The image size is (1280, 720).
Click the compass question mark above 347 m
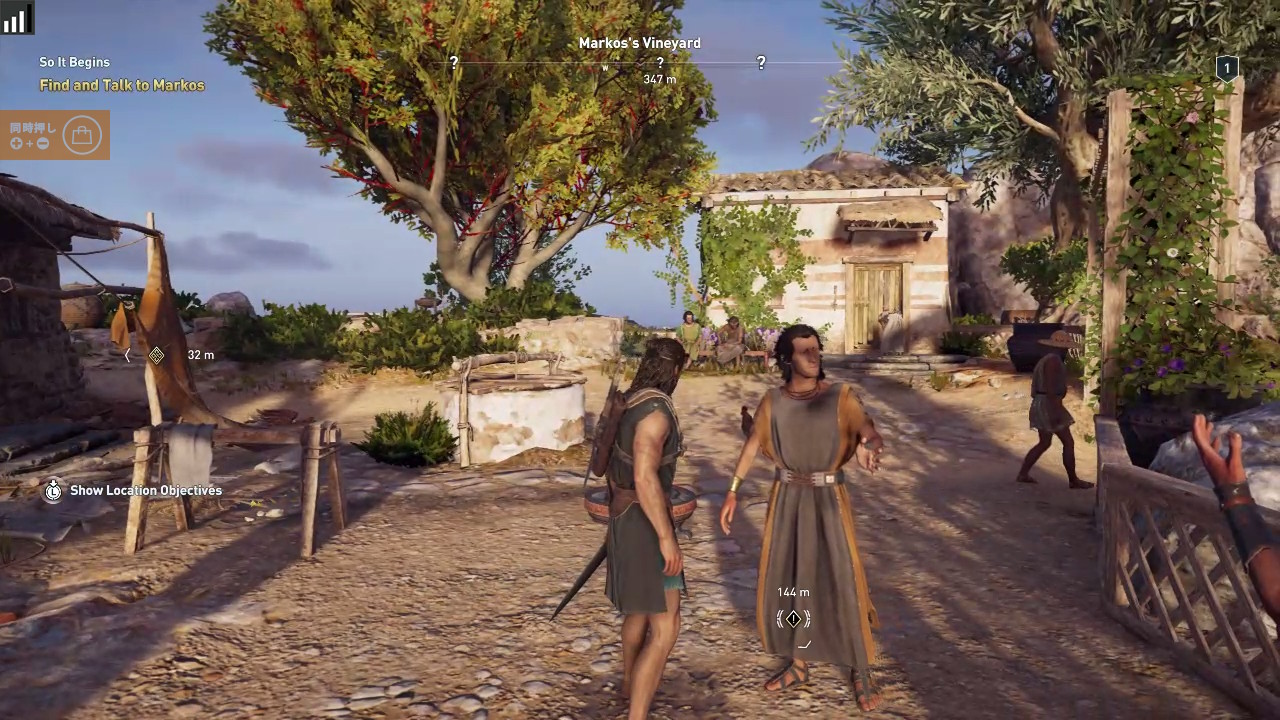[660, 62]
